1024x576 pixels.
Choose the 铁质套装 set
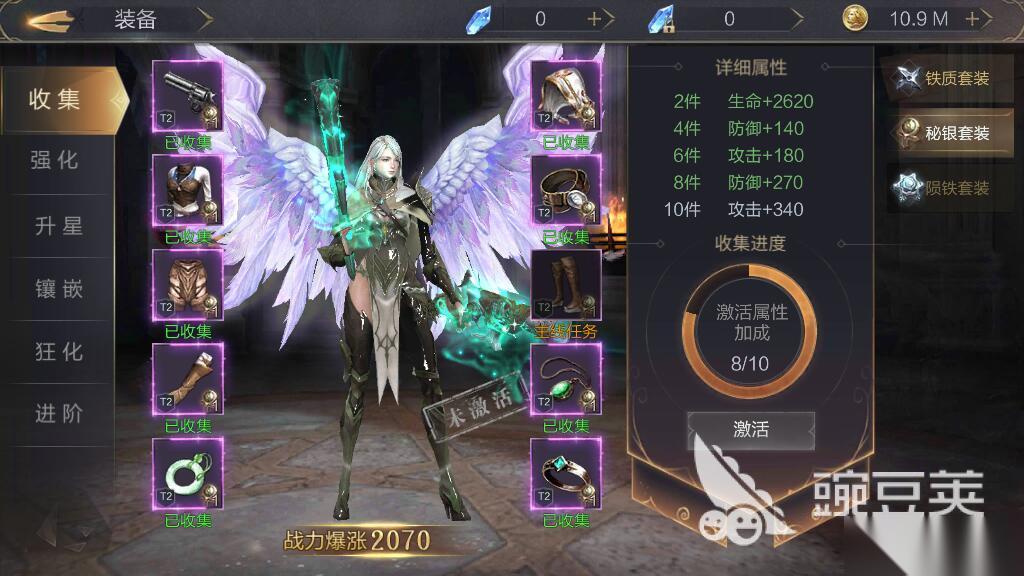(947, 79)
